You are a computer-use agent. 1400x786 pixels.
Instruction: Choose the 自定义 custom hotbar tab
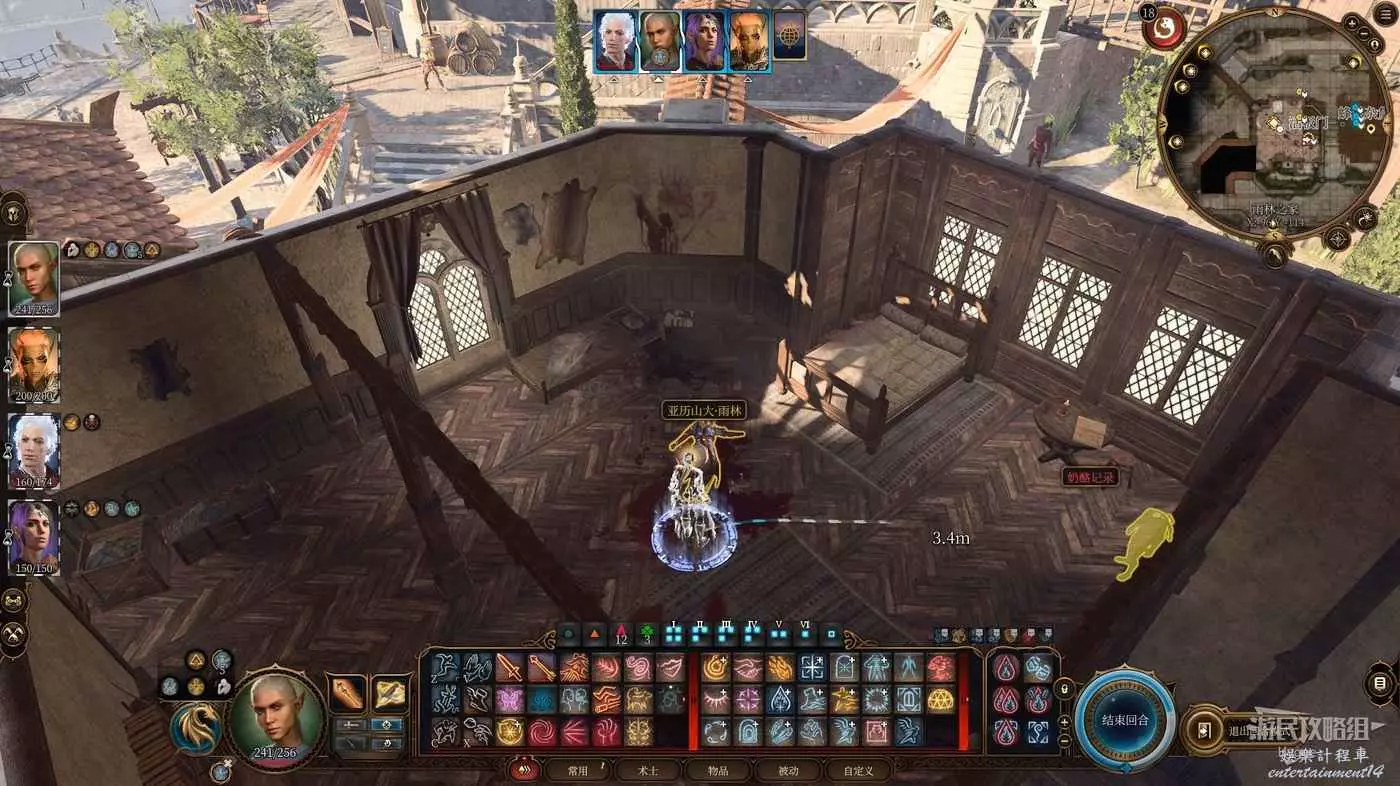pos(858,770)
